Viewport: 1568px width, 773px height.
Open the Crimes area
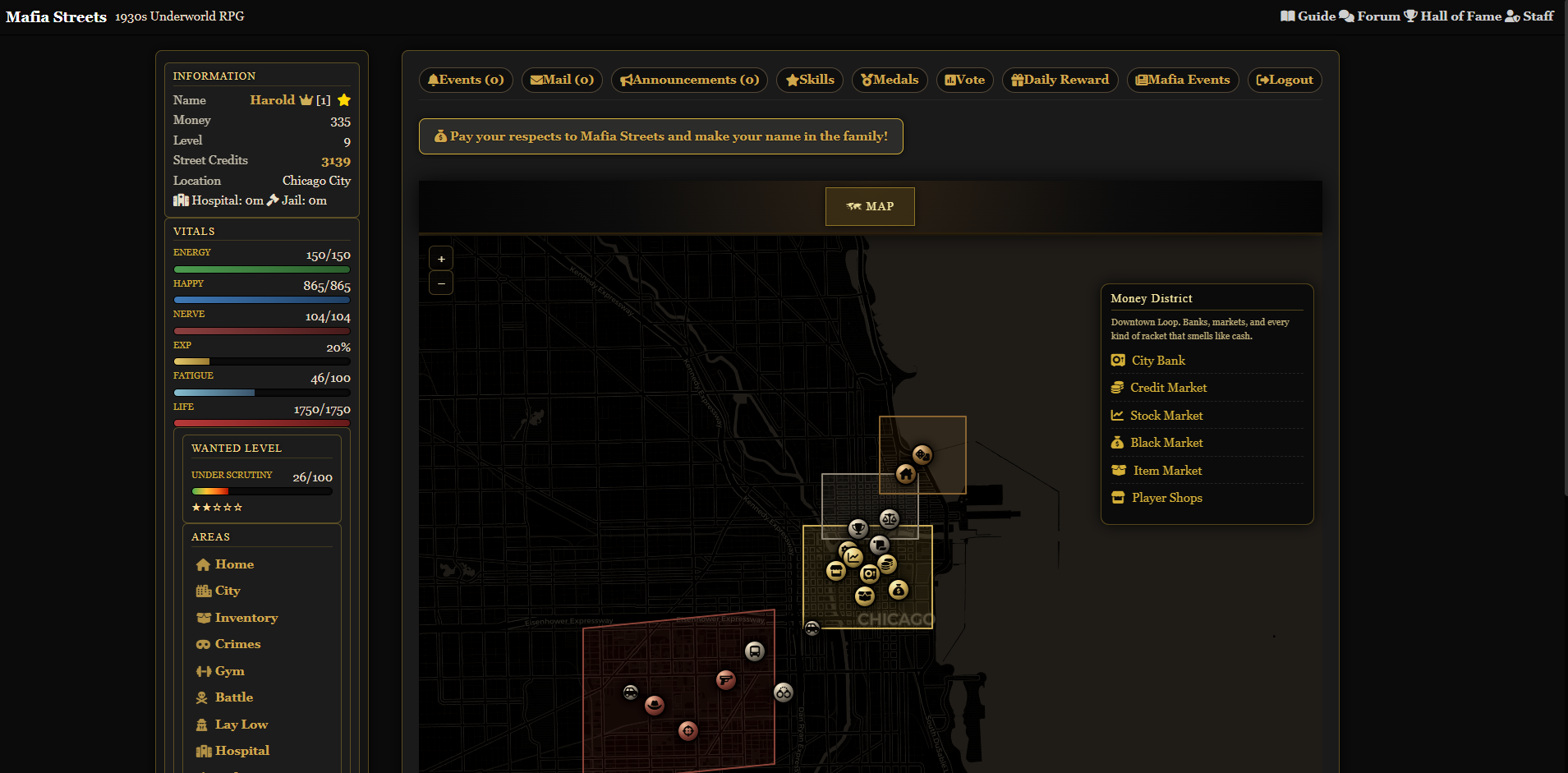tap(237, 644)
